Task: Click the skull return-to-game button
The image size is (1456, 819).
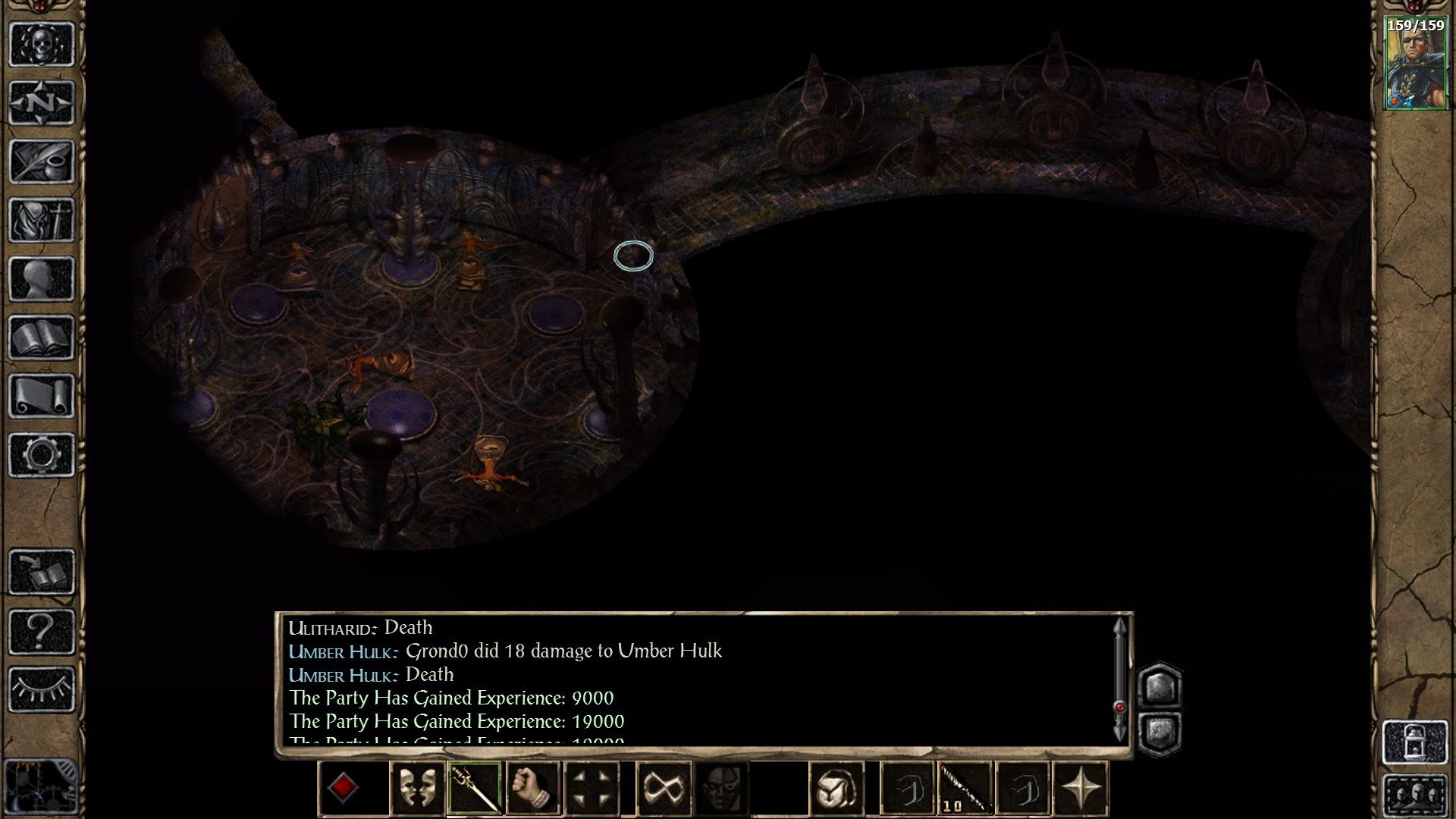Action: click(42, 43)
